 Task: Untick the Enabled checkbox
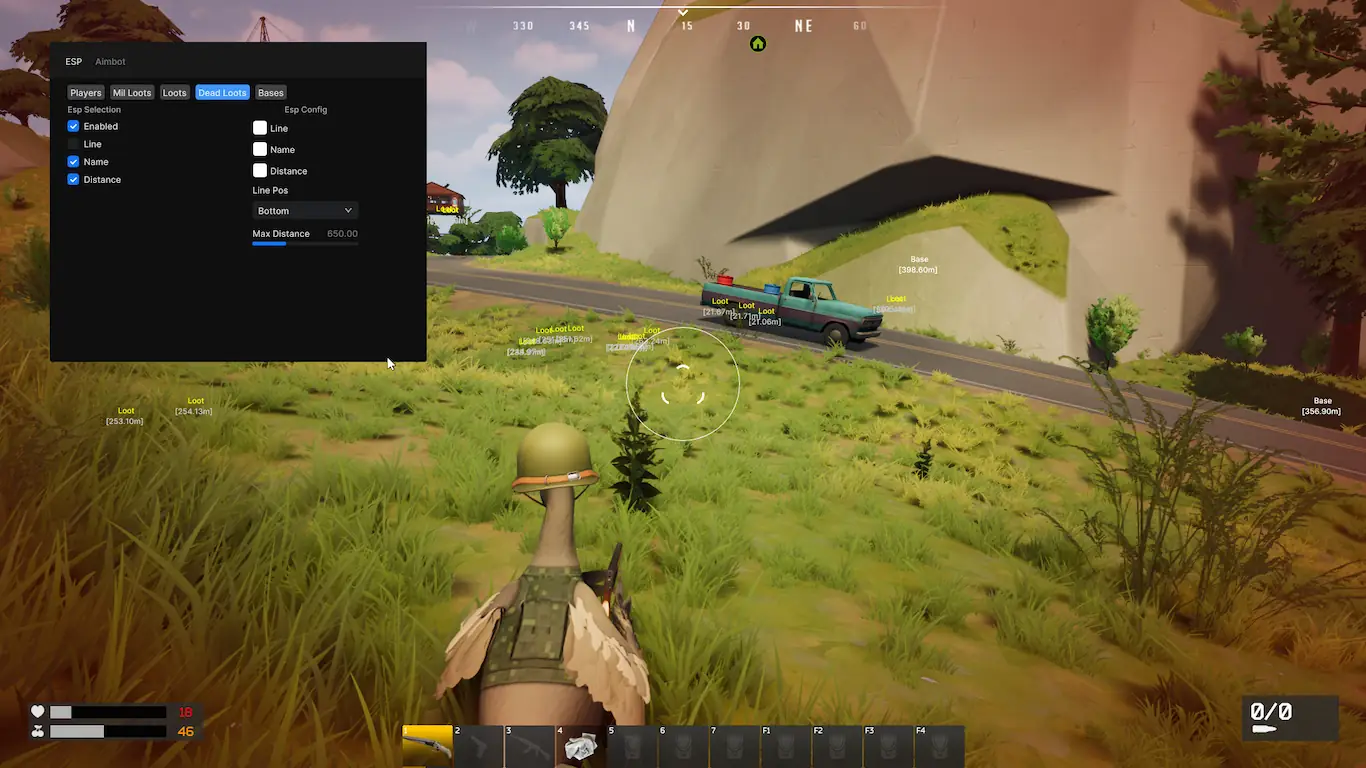74,127
